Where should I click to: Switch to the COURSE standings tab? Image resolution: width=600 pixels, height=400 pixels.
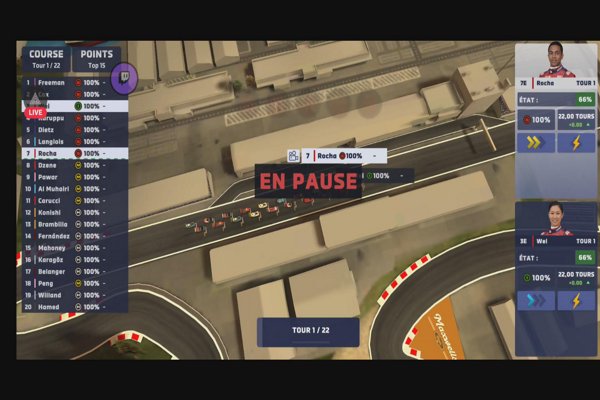tap(46, 58)
